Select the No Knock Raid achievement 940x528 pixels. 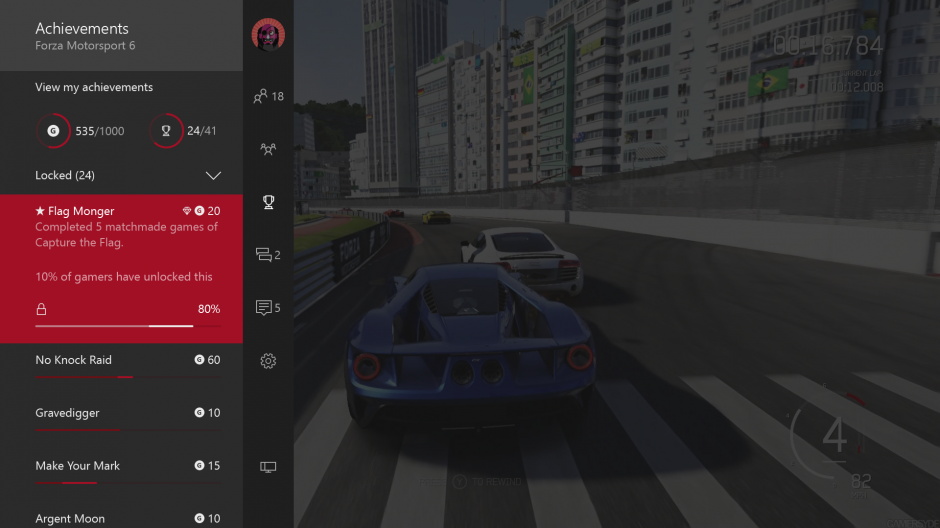[x=121, y=361]
